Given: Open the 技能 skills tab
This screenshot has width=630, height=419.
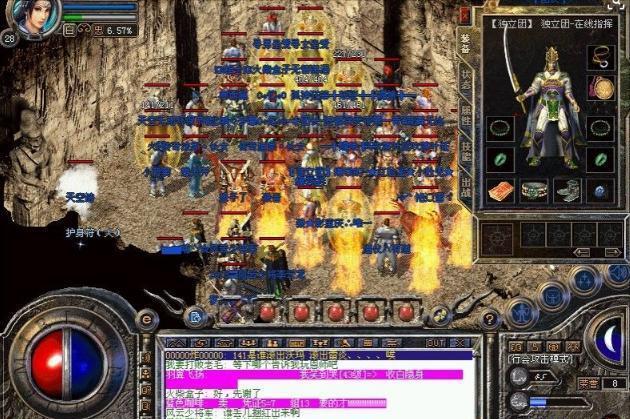Looking at the screenshot, I should click(x=466, y=150).
